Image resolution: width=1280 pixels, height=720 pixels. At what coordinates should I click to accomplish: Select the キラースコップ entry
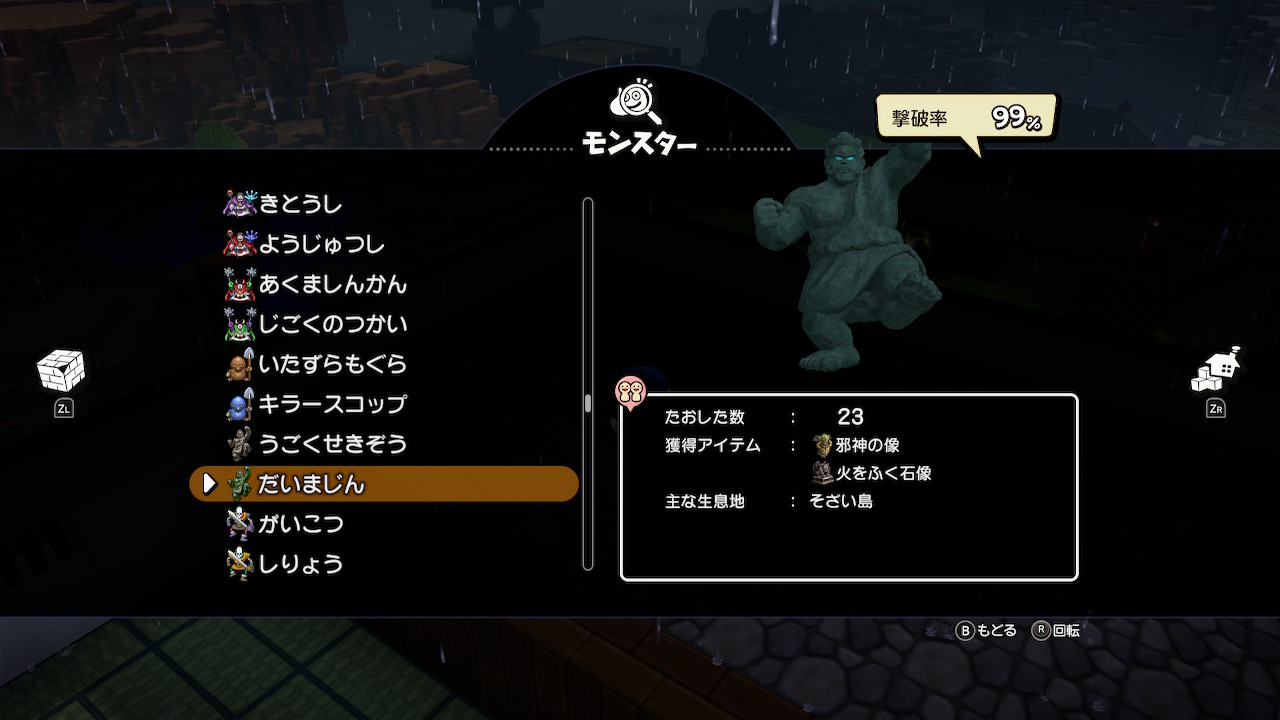pos(332,404)
